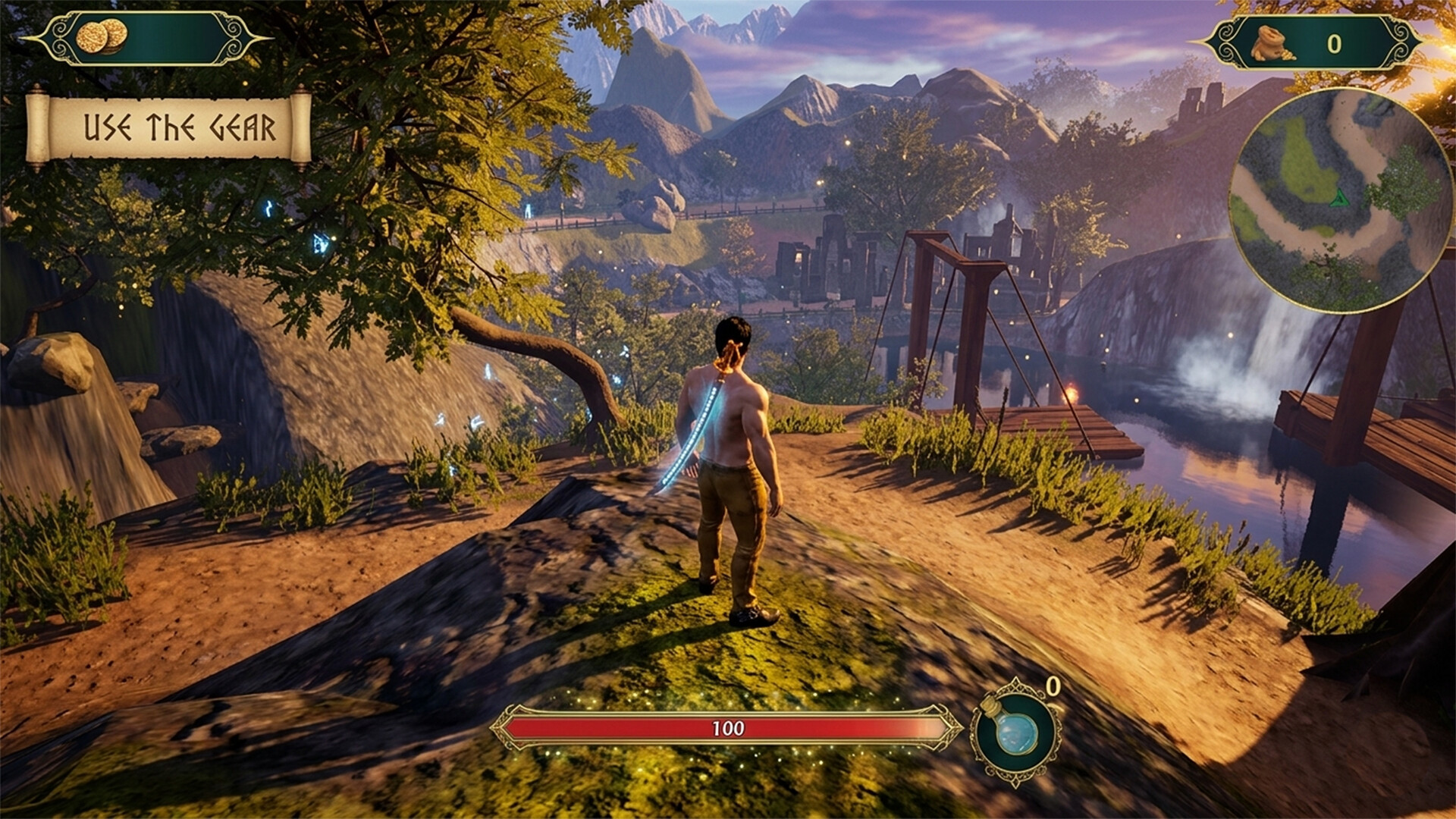Viewport: 1456px width, 819px height.
Task: Open the gold coins panel
Action: point(146,38)
